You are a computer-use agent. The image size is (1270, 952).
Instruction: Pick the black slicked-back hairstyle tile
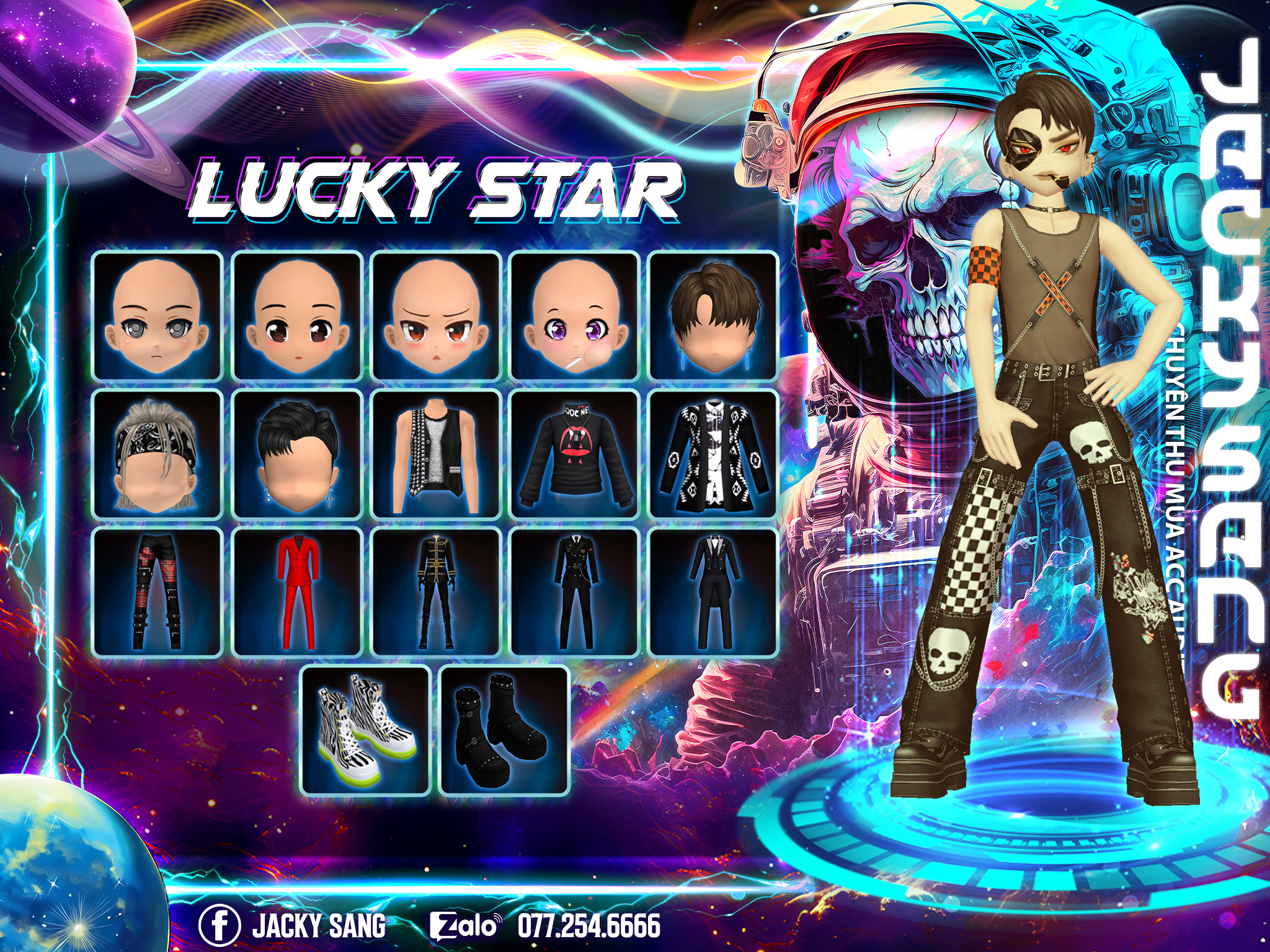(296, 454)
